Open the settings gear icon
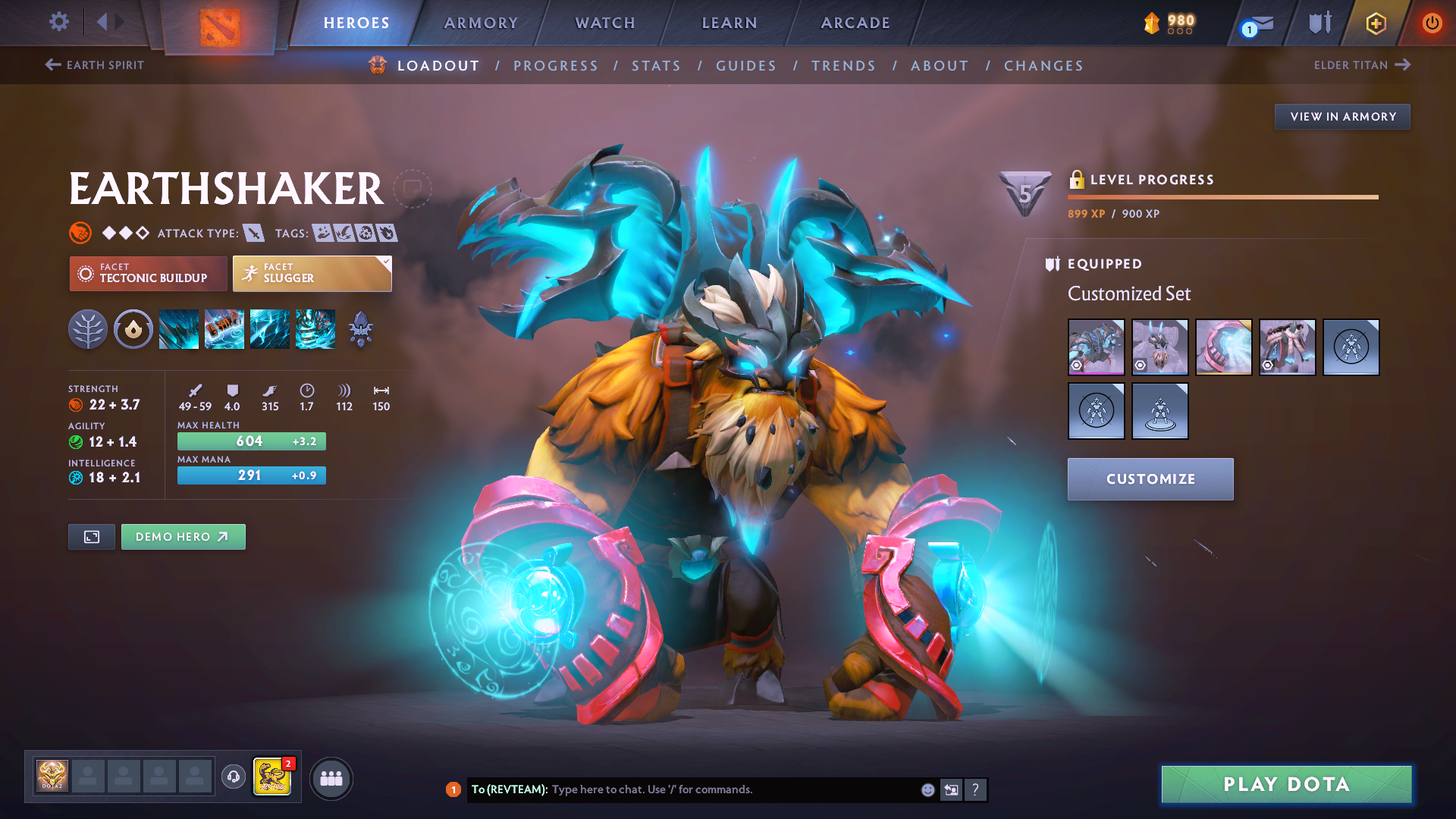 click(x=58, y=23)
